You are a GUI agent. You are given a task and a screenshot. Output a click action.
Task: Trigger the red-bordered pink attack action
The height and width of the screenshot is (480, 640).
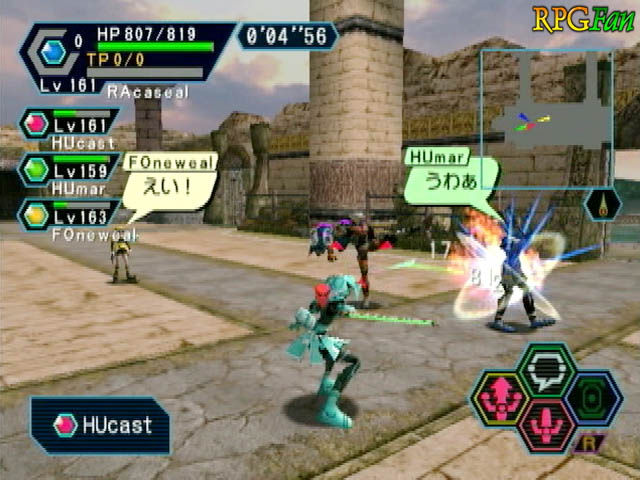[546, 425]
